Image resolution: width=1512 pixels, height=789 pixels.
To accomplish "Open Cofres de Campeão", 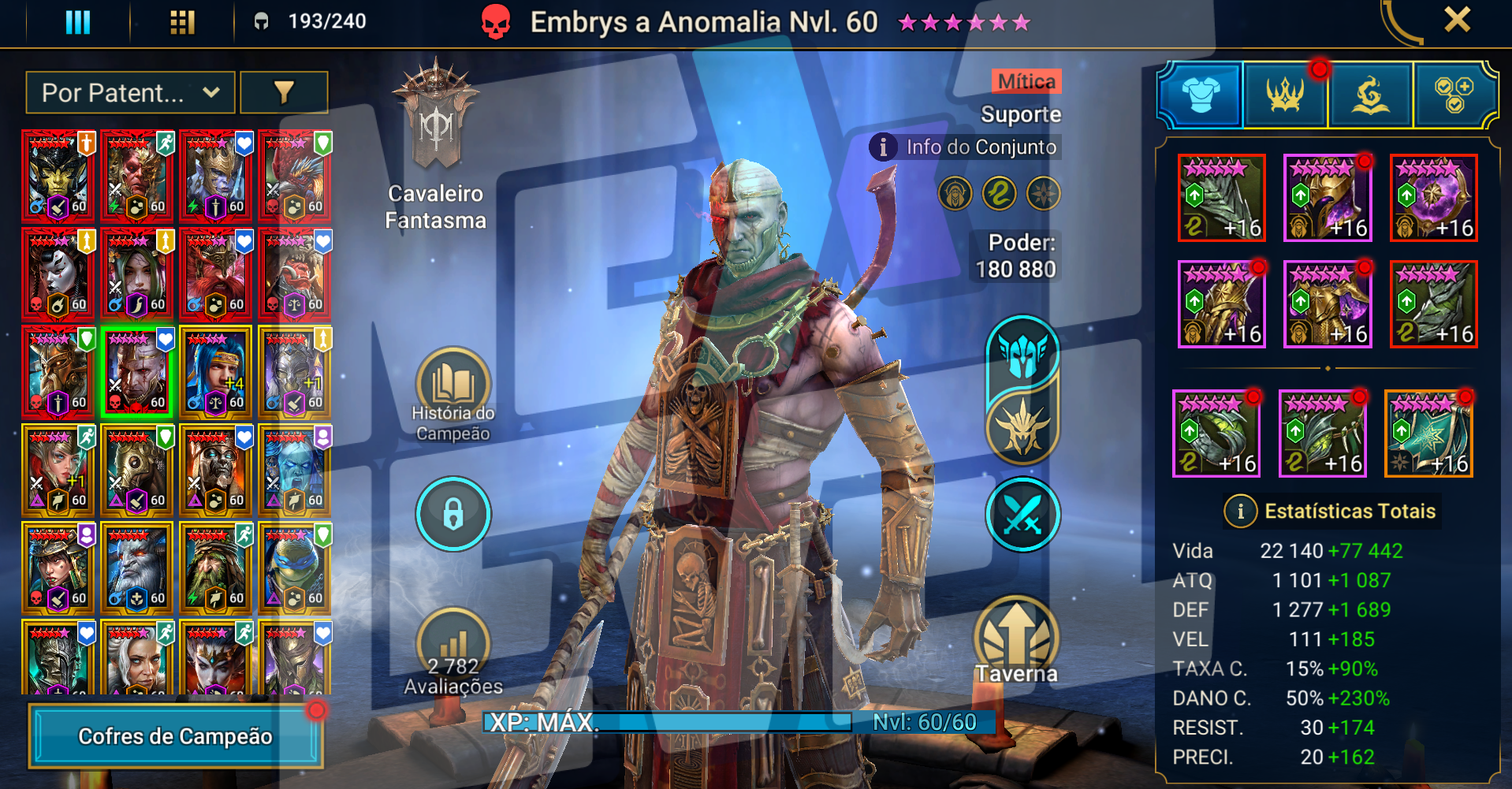I will 175,736.
